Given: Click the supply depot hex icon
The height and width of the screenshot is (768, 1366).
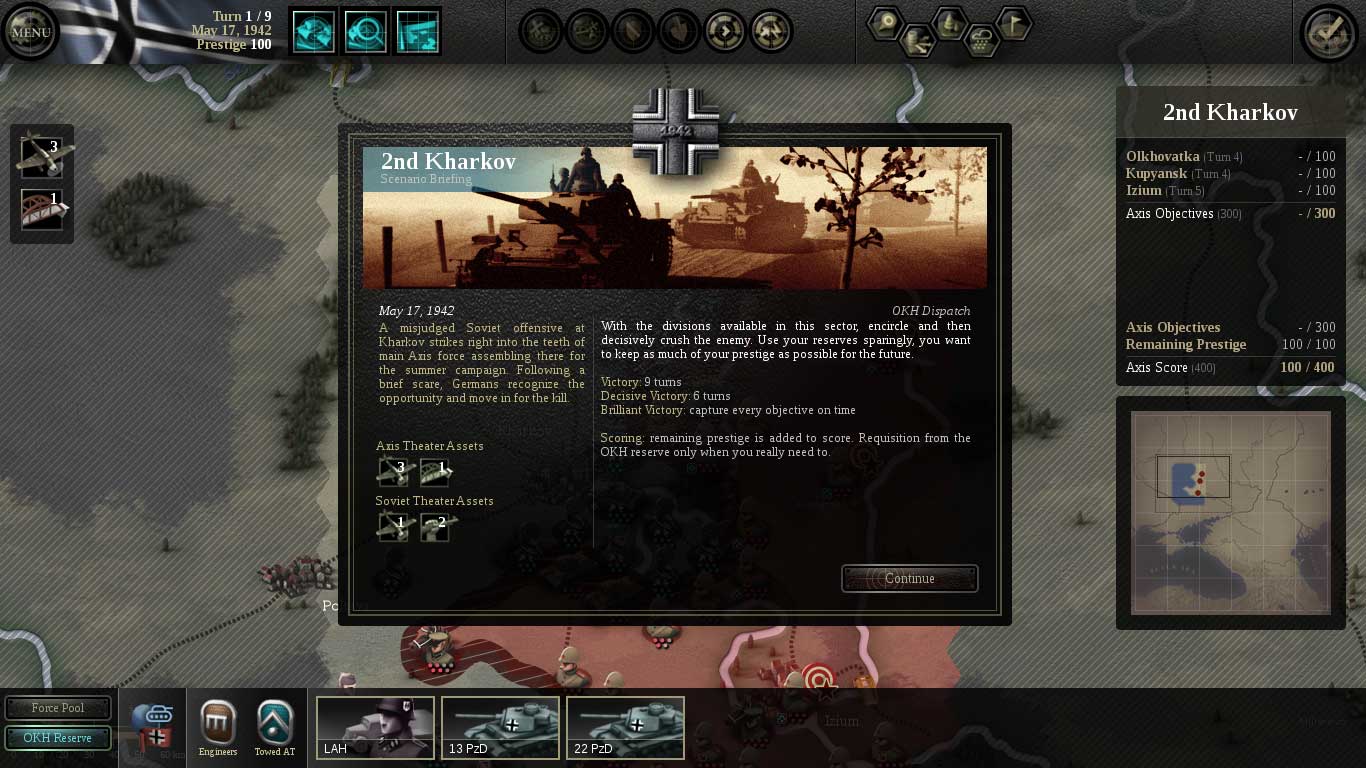Looking at the screenshot, I should (917, 39).
